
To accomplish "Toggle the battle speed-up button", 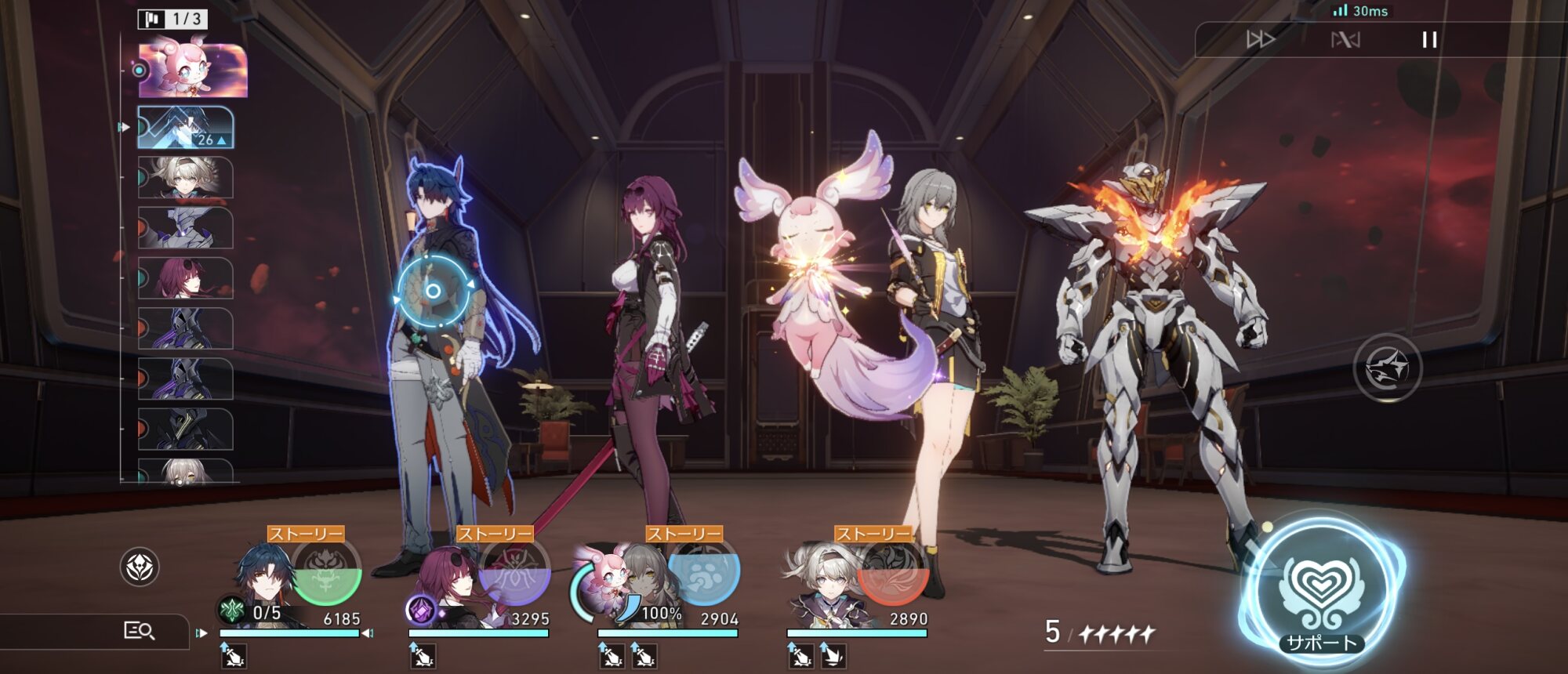I will coord(1261,40).
